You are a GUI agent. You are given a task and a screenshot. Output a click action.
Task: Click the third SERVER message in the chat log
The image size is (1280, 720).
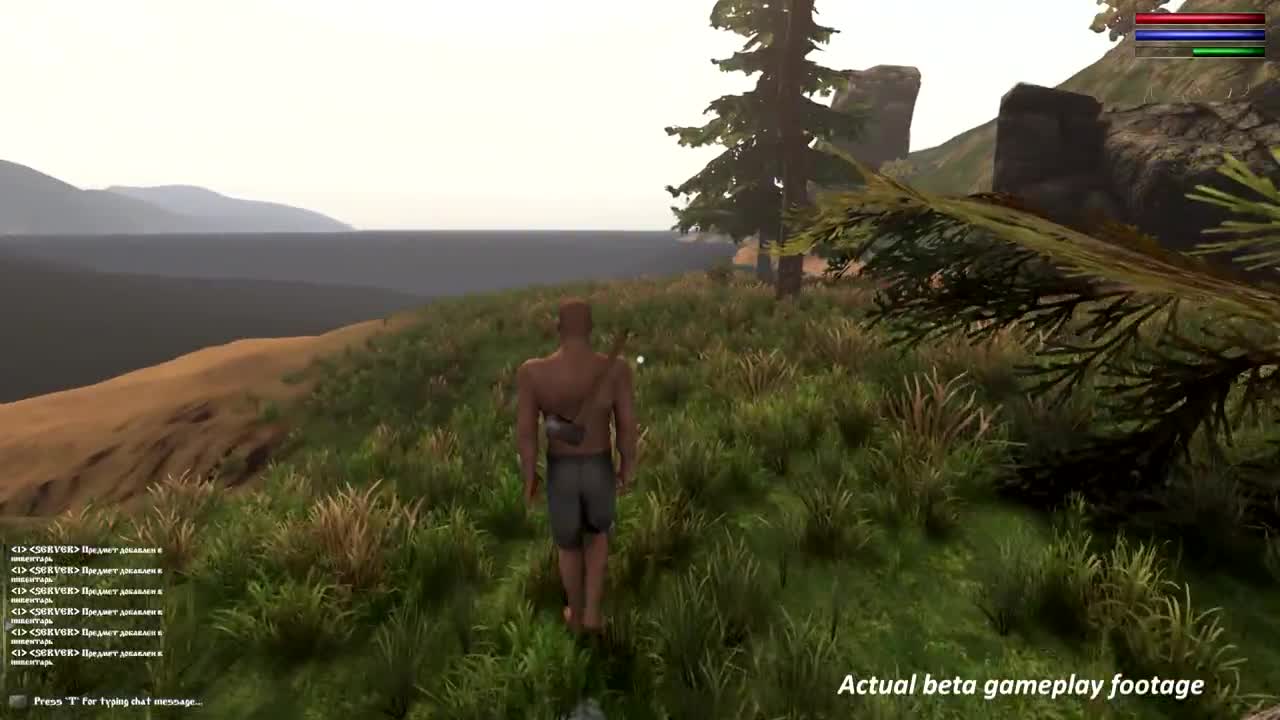coord(85,592)
